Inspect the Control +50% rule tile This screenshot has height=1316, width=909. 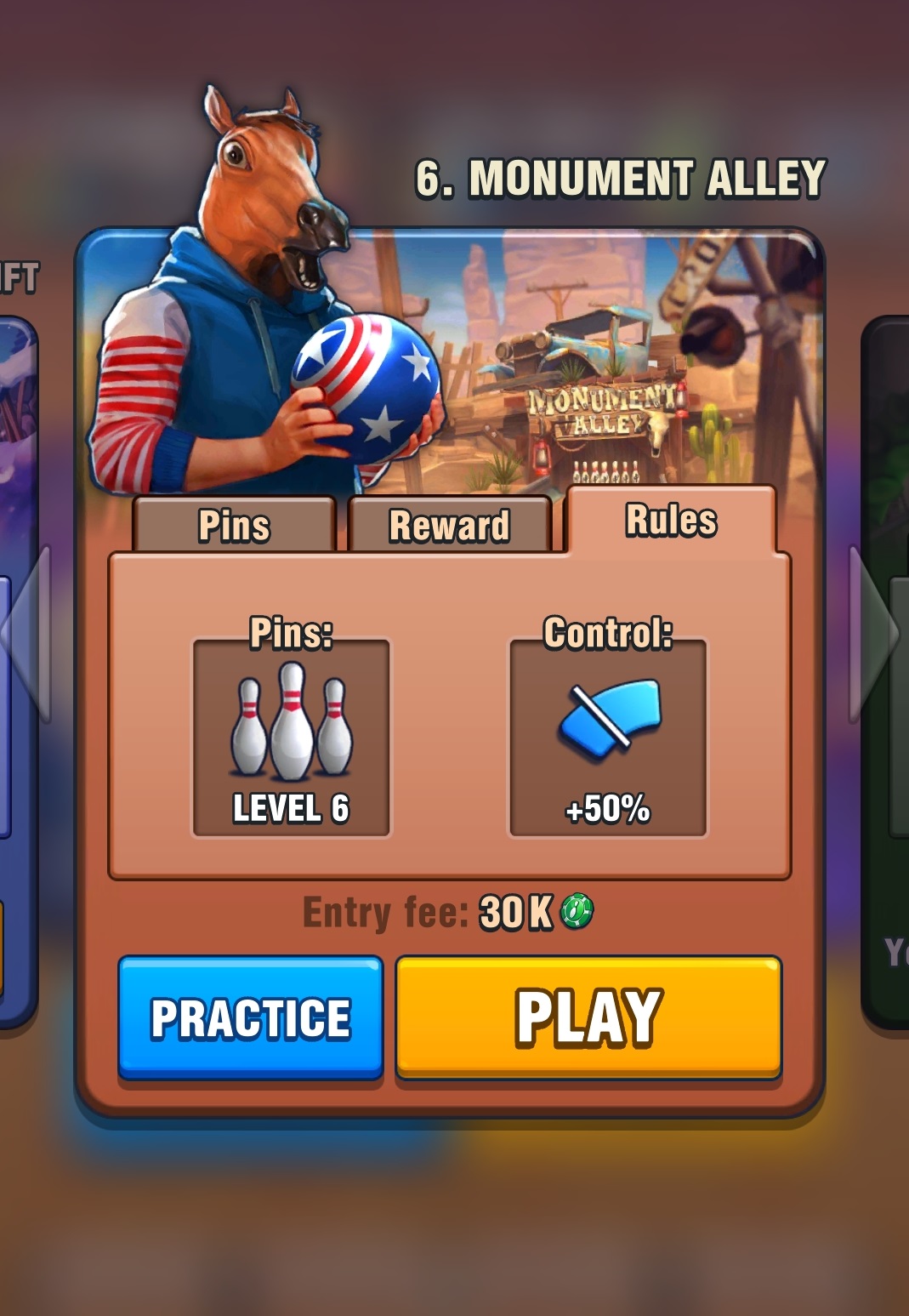[x=607, y=738]
